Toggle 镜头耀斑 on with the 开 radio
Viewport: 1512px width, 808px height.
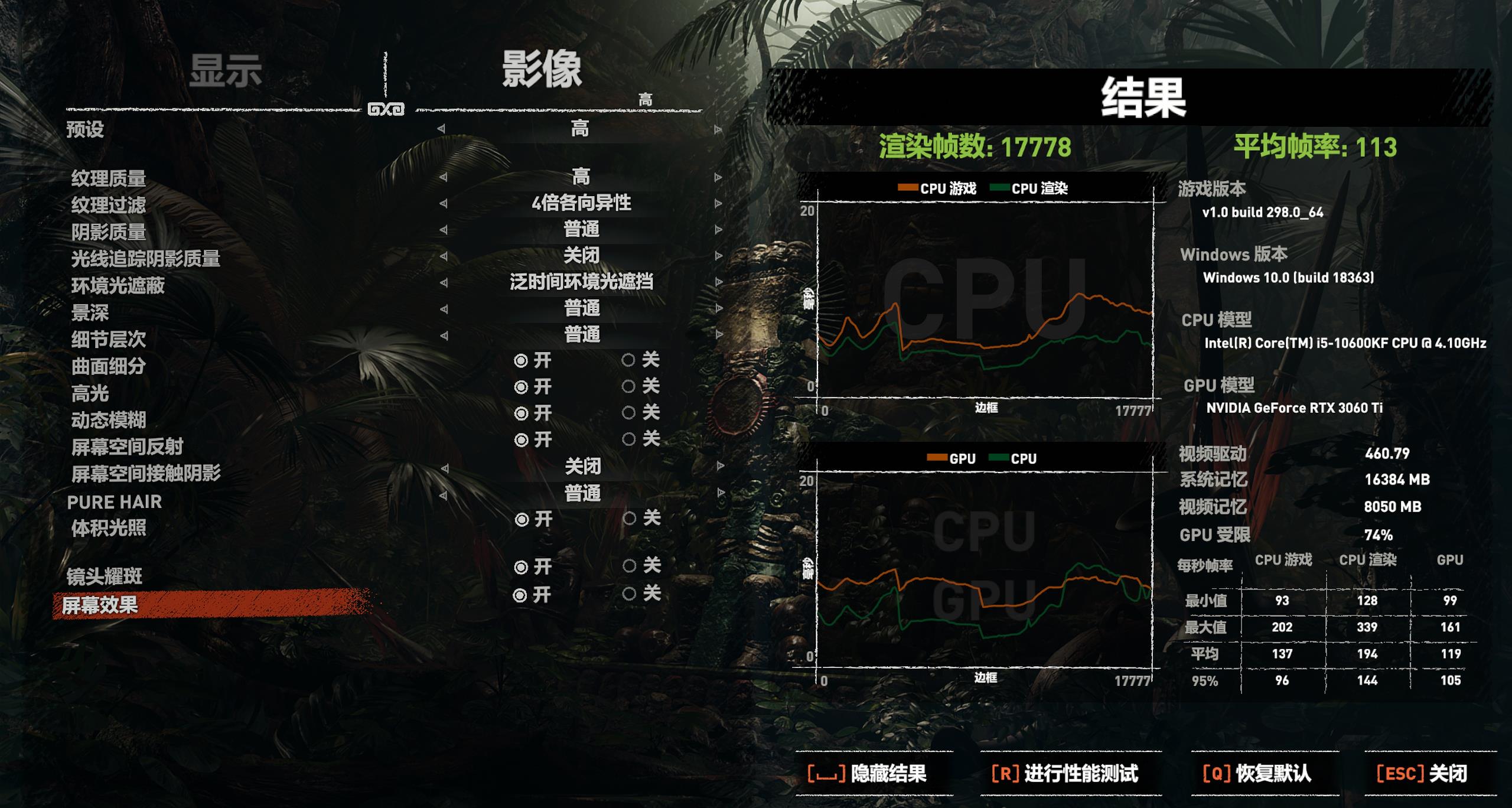pos(523,566)
